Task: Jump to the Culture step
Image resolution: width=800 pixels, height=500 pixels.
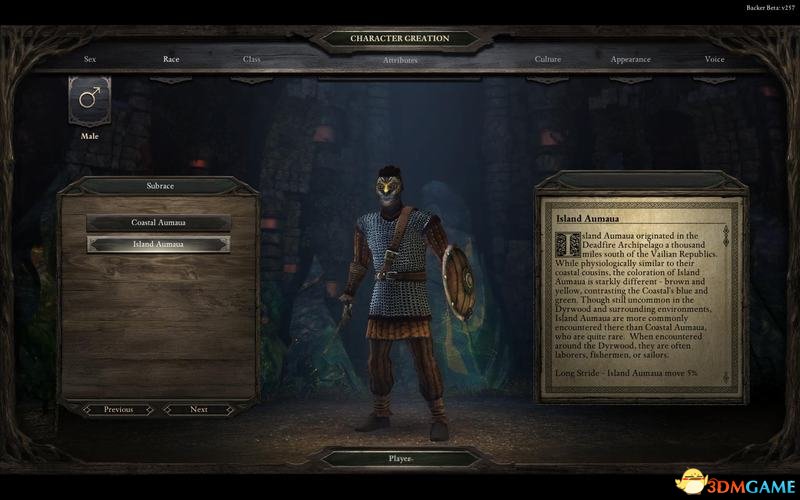Action: click(x=548, y=59)
